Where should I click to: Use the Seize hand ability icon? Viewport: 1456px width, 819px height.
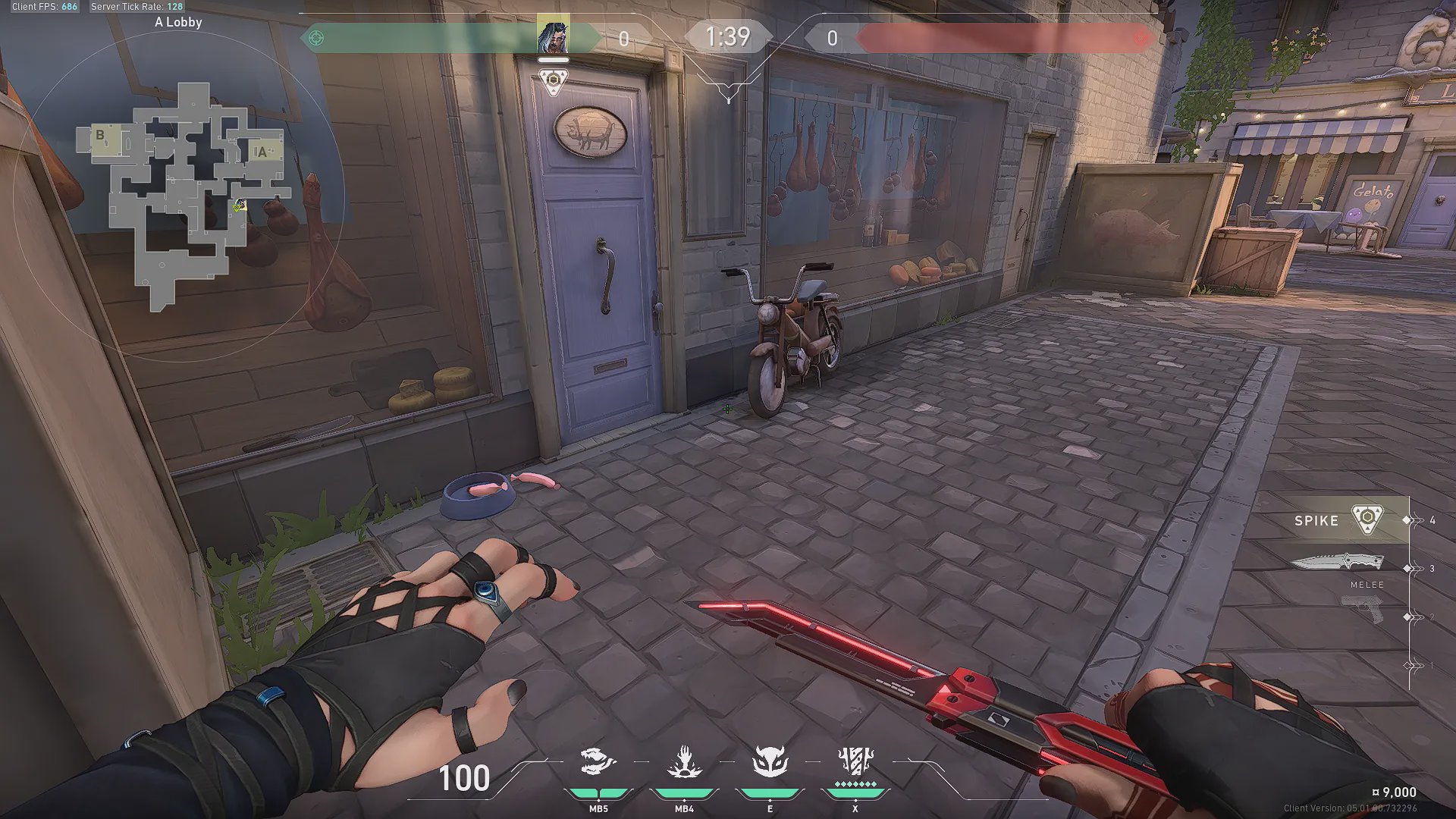(x=684, y=762)
